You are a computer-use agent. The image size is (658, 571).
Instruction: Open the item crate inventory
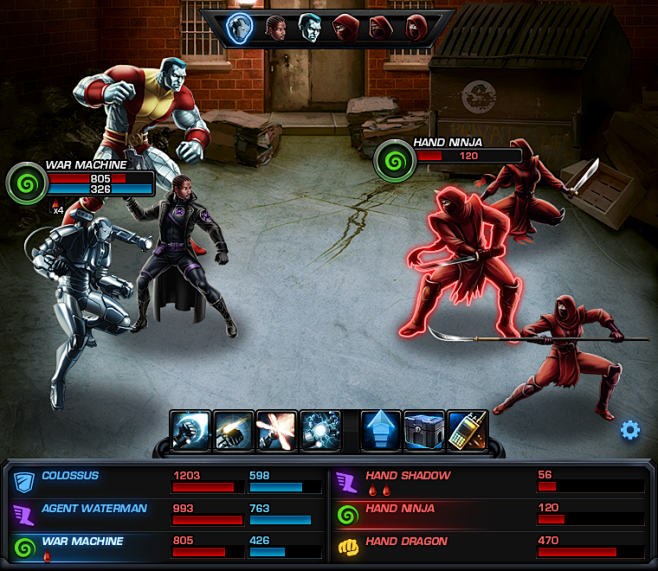(423, 430)
